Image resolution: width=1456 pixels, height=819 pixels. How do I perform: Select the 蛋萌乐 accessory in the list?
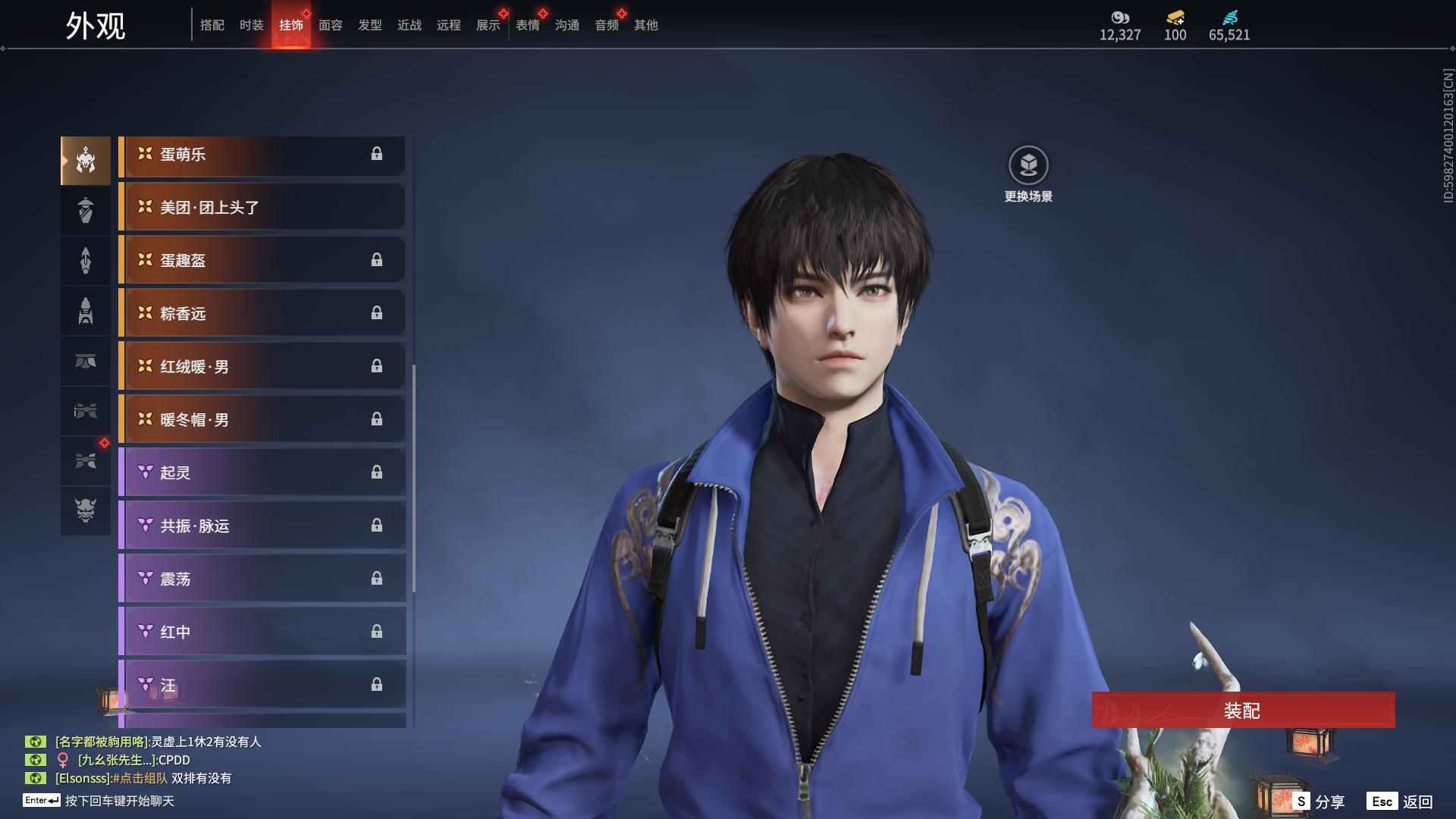click(262, 154)
